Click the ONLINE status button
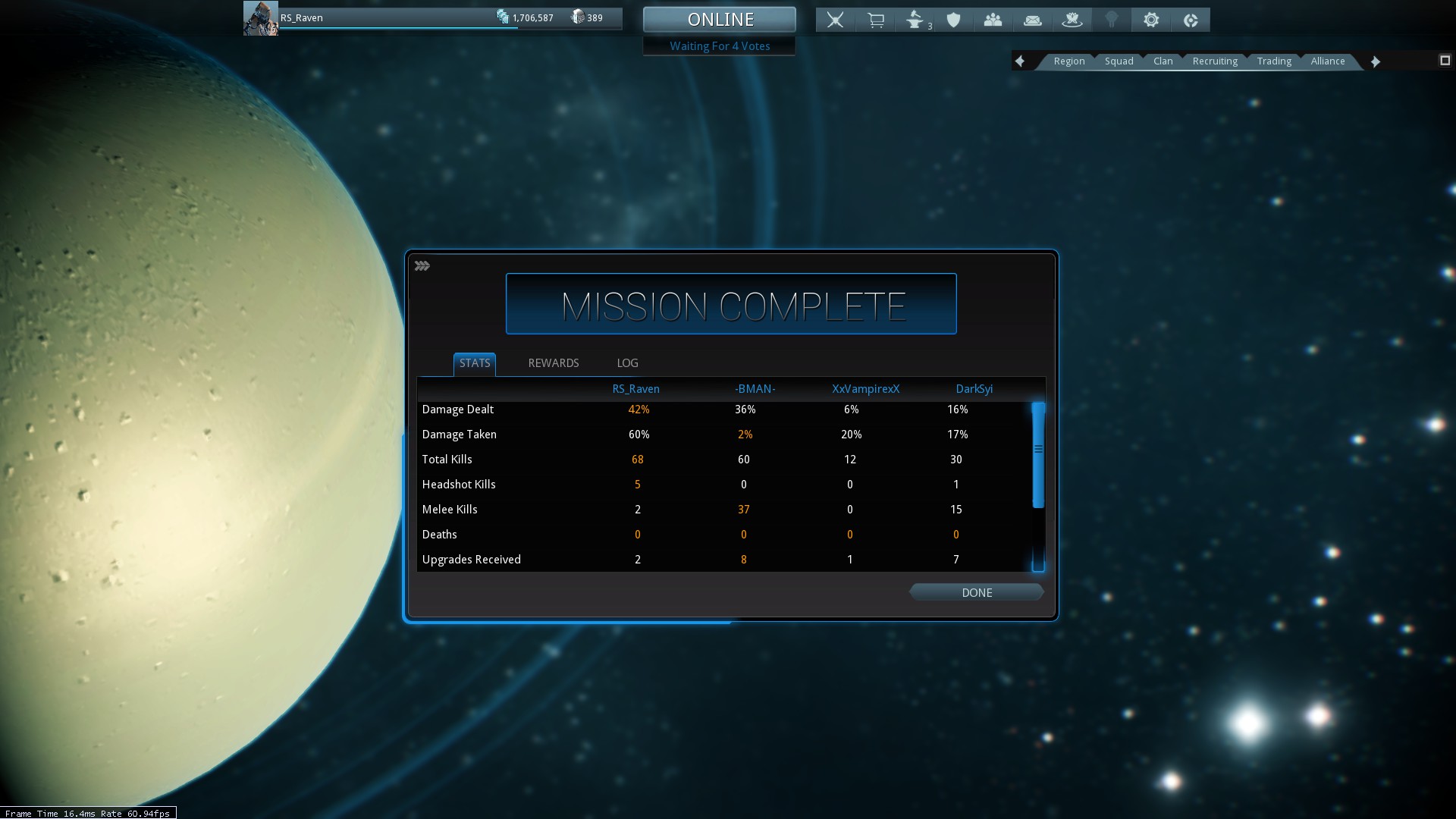Screen dimensions: 1456x819 [720, 20]
